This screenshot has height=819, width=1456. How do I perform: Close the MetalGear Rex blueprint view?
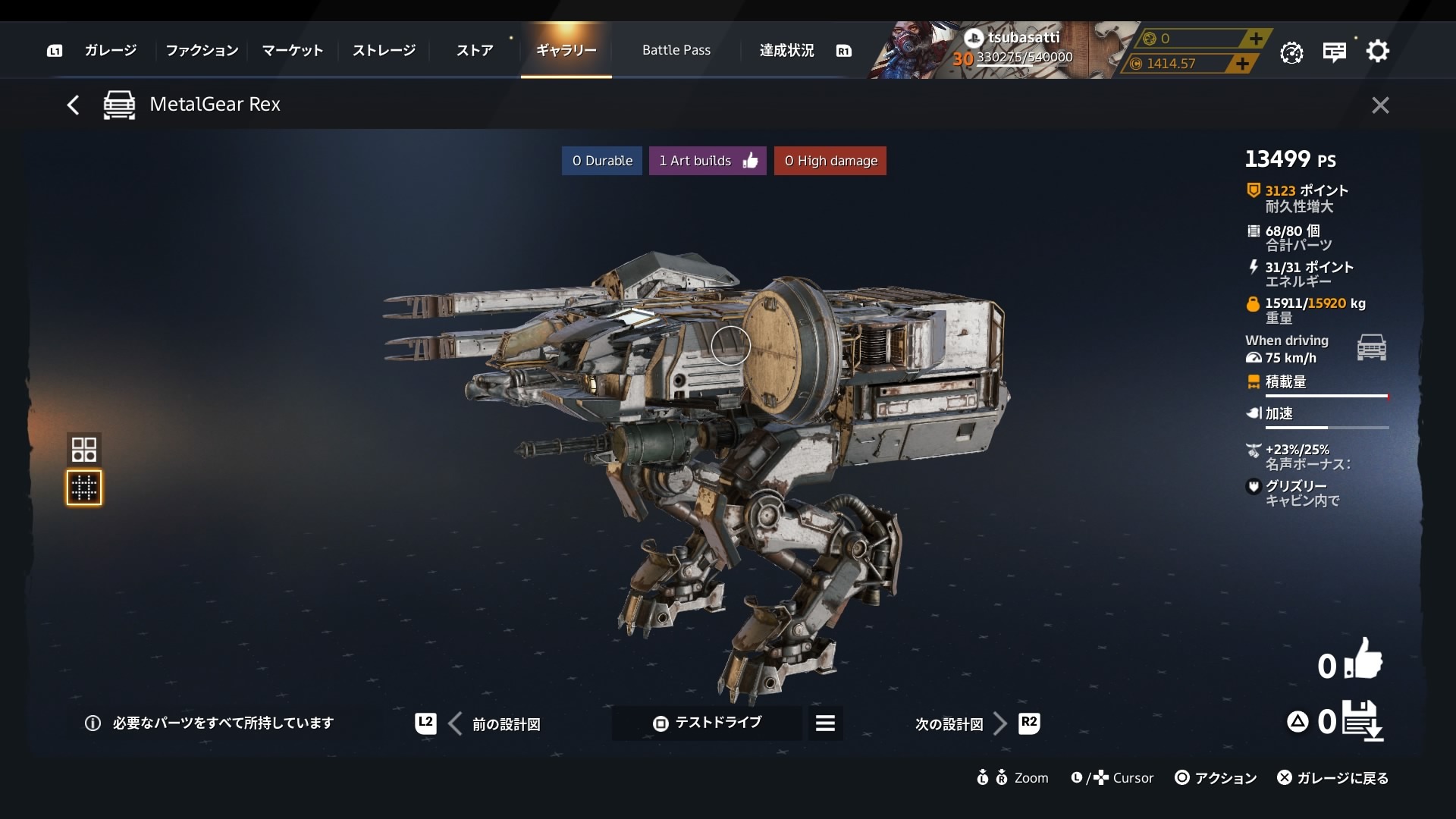point(1380,105)
